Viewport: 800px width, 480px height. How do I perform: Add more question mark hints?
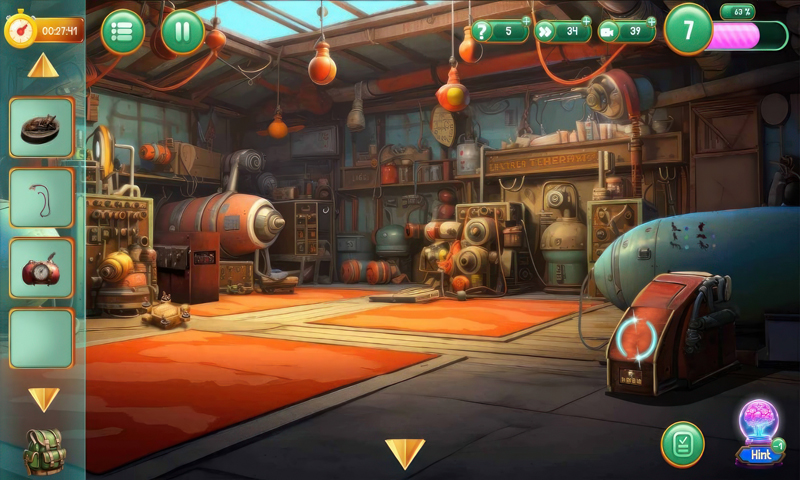[x=527, y=20]
